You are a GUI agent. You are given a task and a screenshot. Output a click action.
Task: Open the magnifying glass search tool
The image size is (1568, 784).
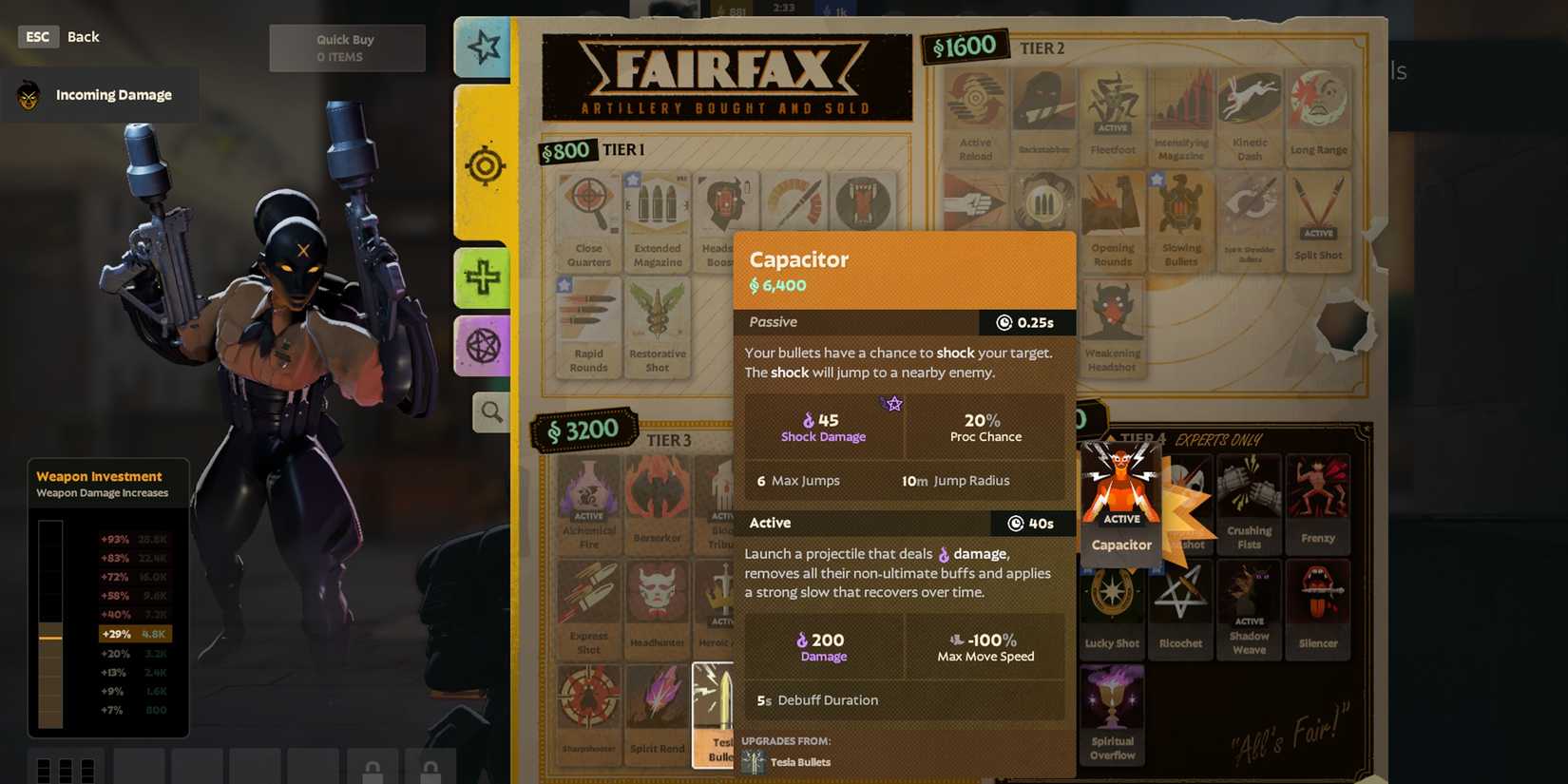pos(489,411)
